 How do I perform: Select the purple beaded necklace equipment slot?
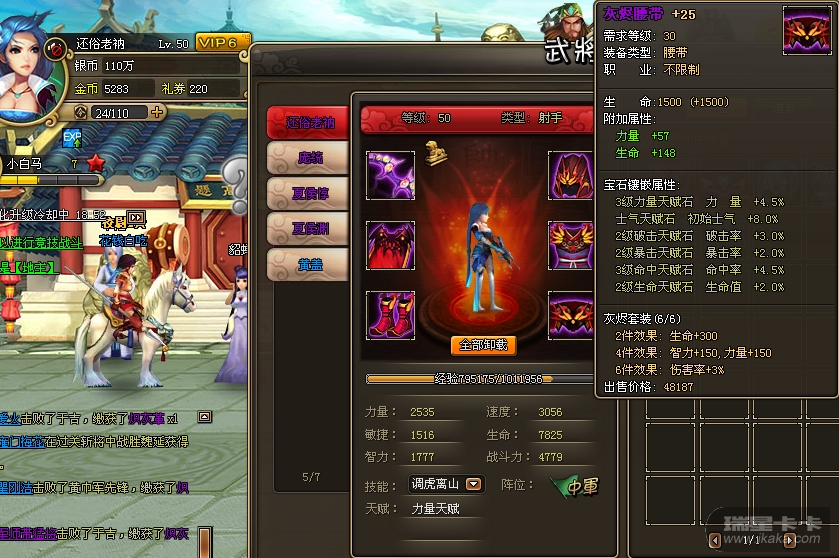click(x=391, y=176)
